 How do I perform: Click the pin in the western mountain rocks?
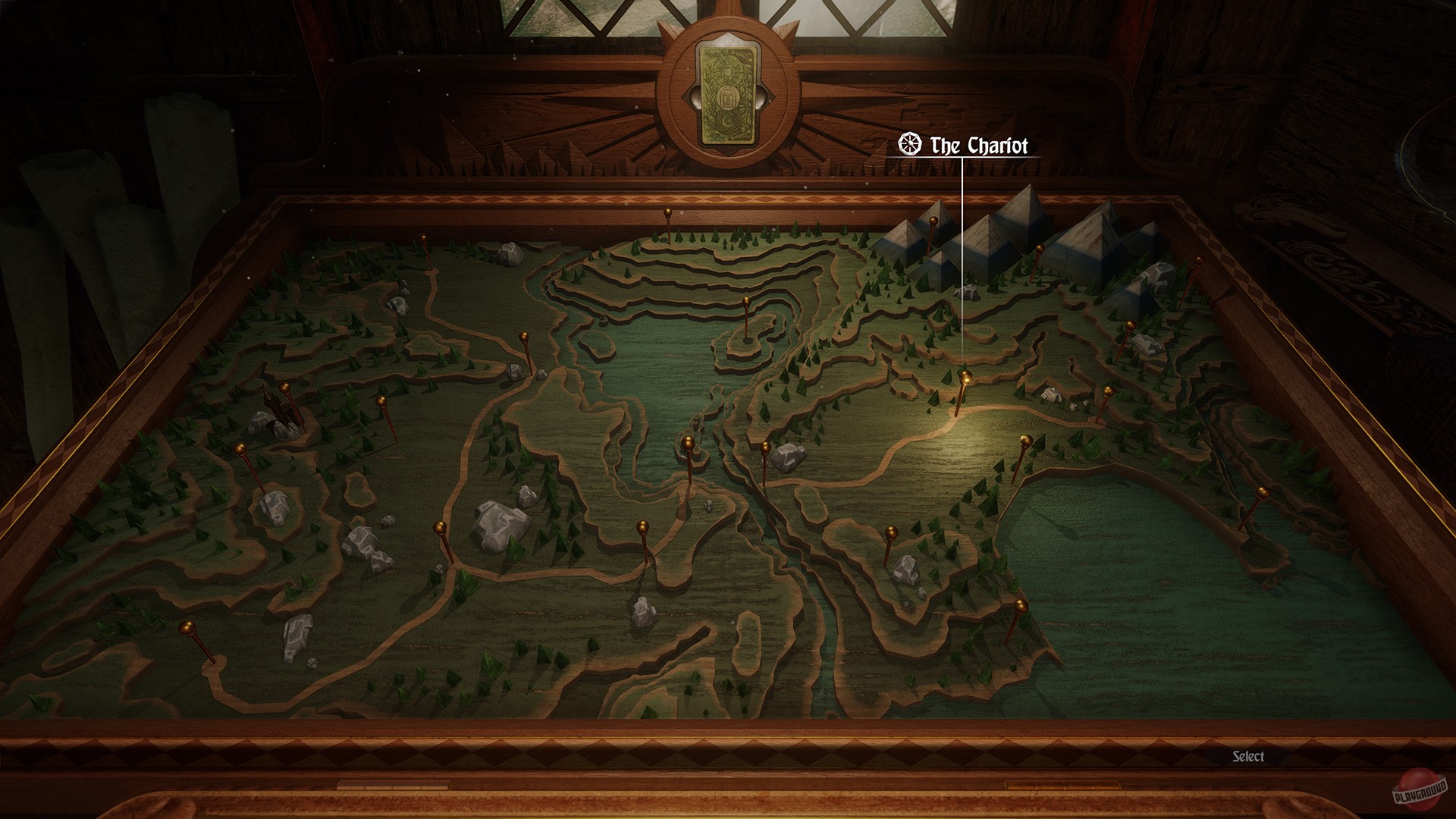pos(240,449)
